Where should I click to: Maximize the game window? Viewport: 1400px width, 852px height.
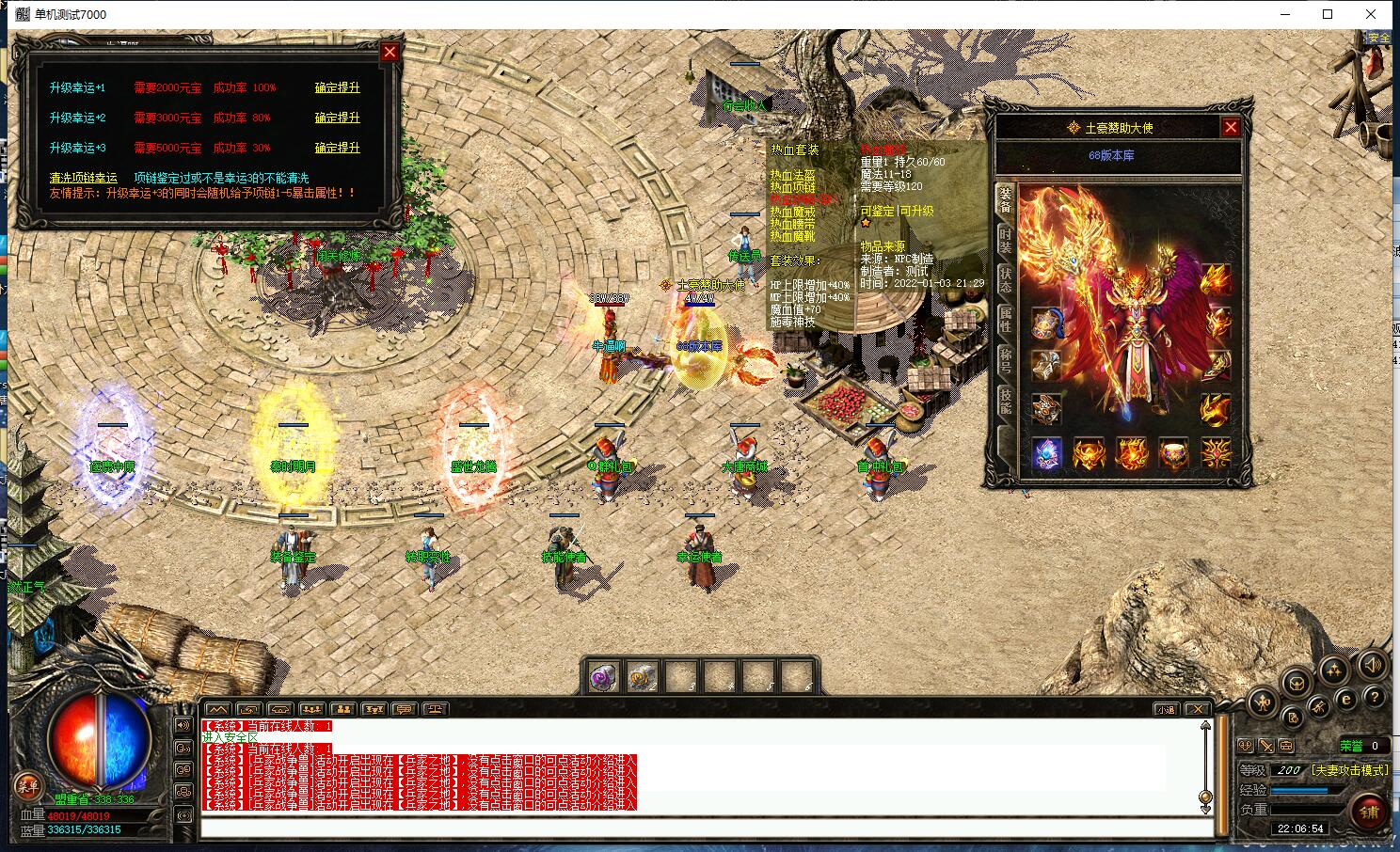coord(1328,14)
